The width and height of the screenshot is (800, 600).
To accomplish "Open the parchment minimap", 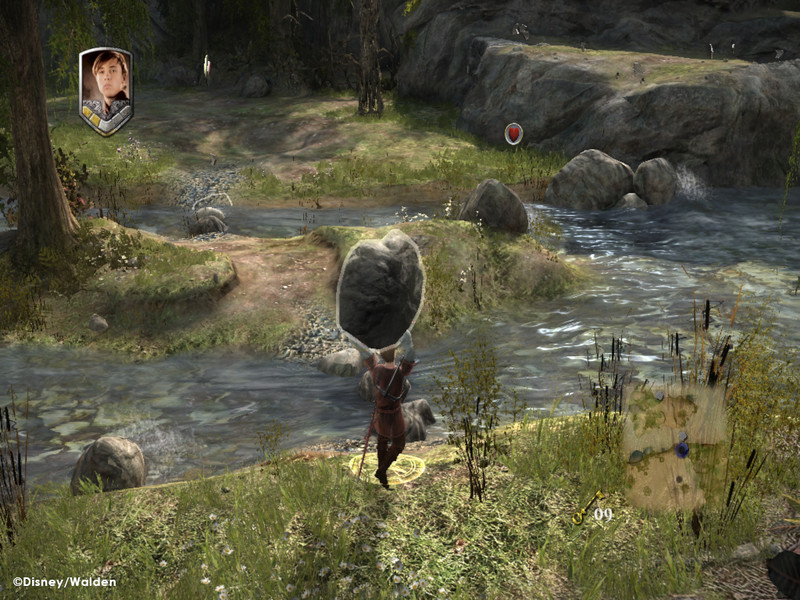I will [675, 445].
